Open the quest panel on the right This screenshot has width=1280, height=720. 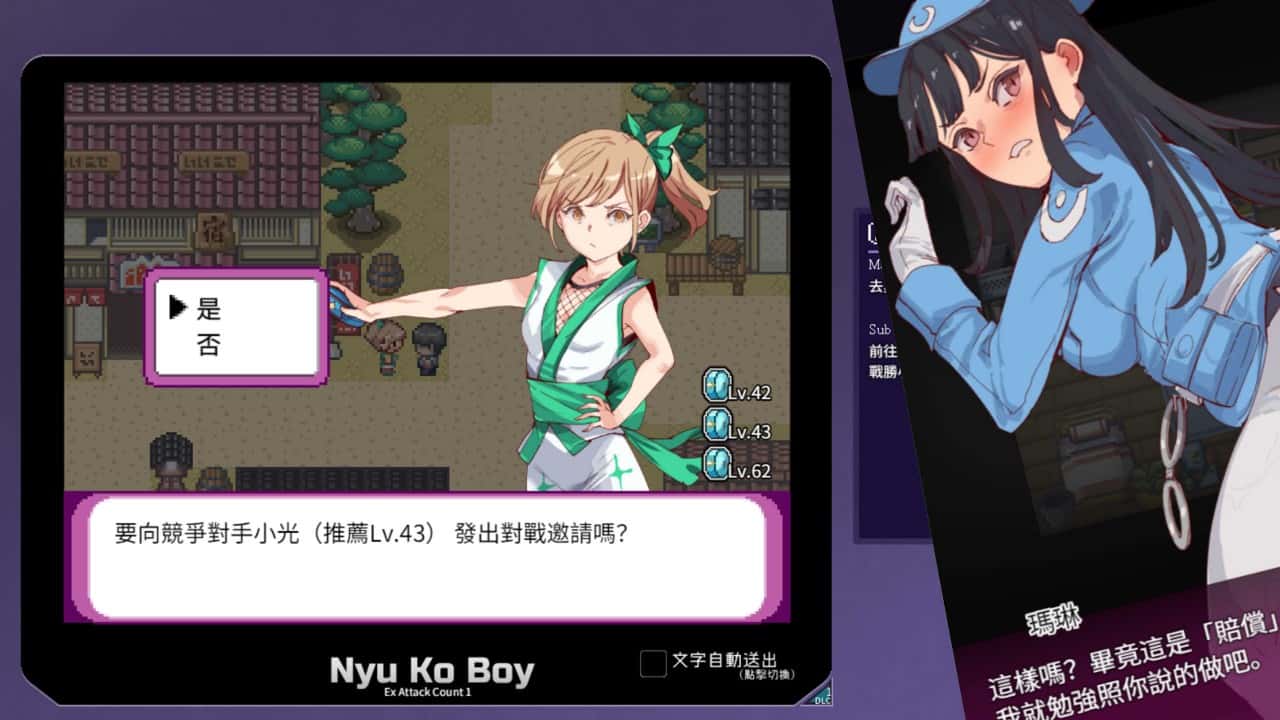[875, 300]
